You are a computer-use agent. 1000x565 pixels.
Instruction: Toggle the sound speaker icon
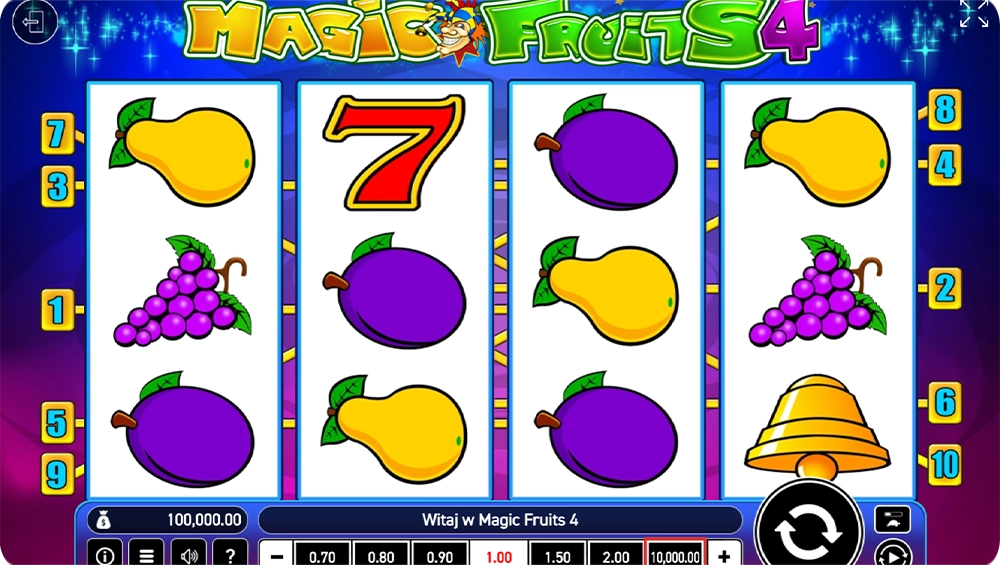click(x=188, y=554)
